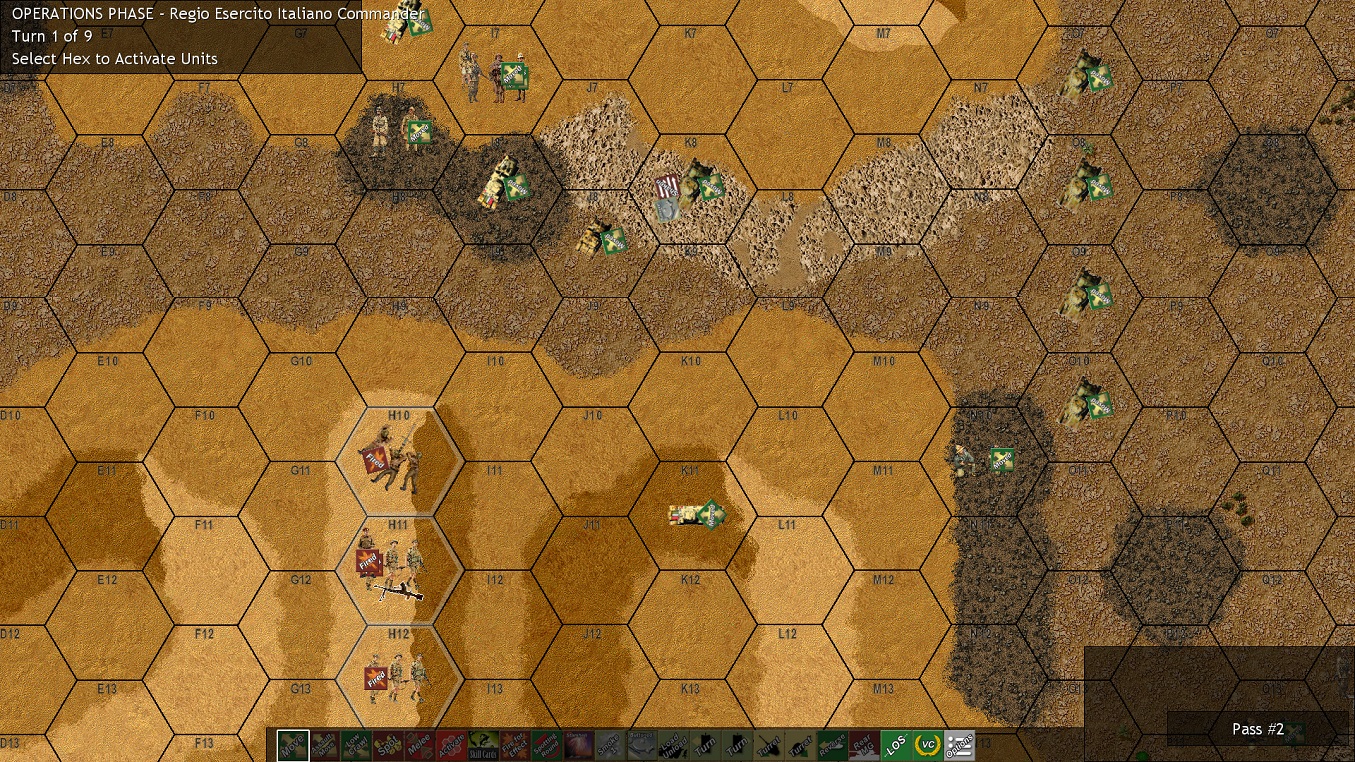The height and width of the screenshot is (762, 1355).
Task: Select the Move command icon
Action: point(292,744)
